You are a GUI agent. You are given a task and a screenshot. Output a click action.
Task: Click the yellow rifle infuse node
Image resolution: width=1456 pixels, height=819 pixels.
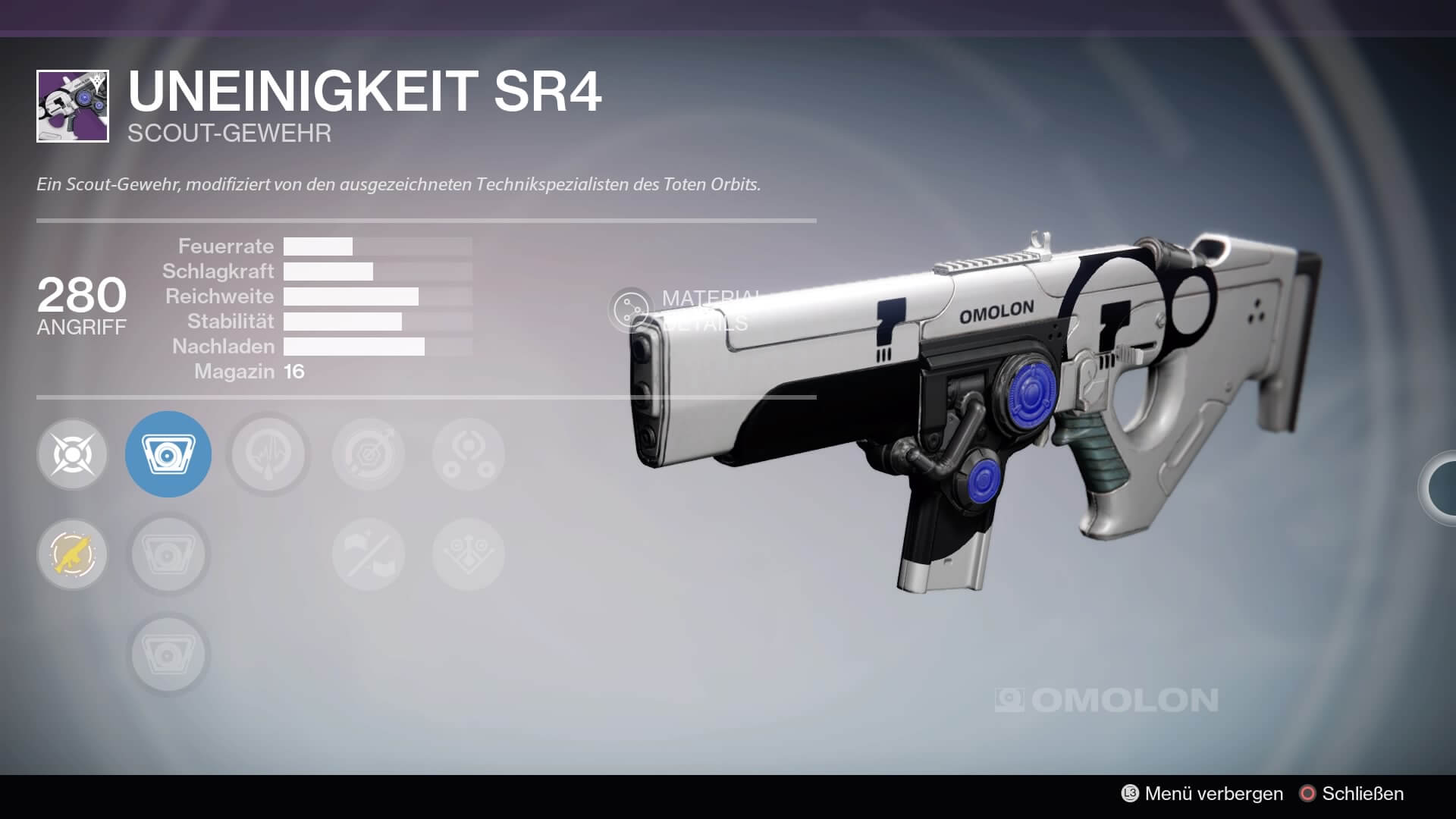[73, 554]
